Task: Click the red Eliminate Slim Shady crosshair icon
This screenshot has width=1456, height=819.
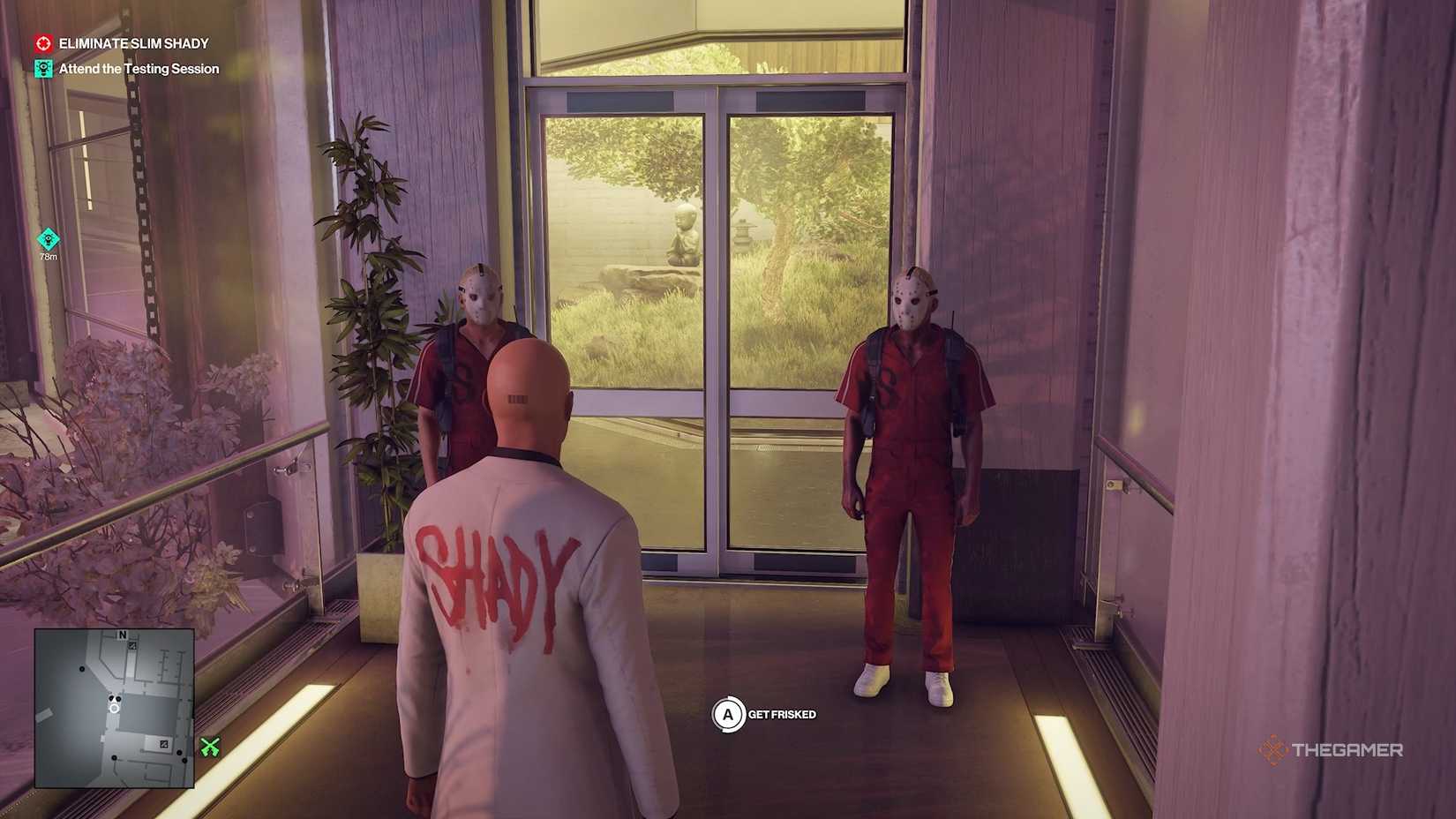Action: (42, 42)
